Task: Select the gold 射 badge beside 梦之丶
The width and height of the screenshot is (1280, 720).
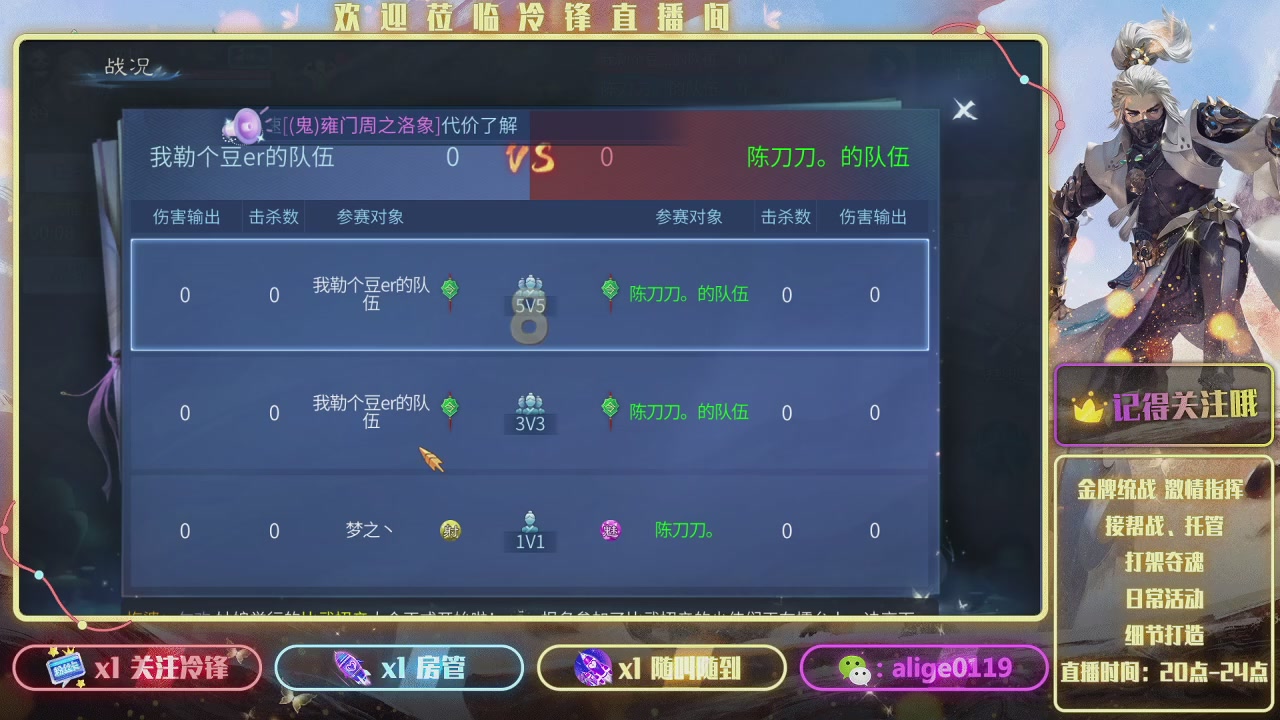Action: 449,530
